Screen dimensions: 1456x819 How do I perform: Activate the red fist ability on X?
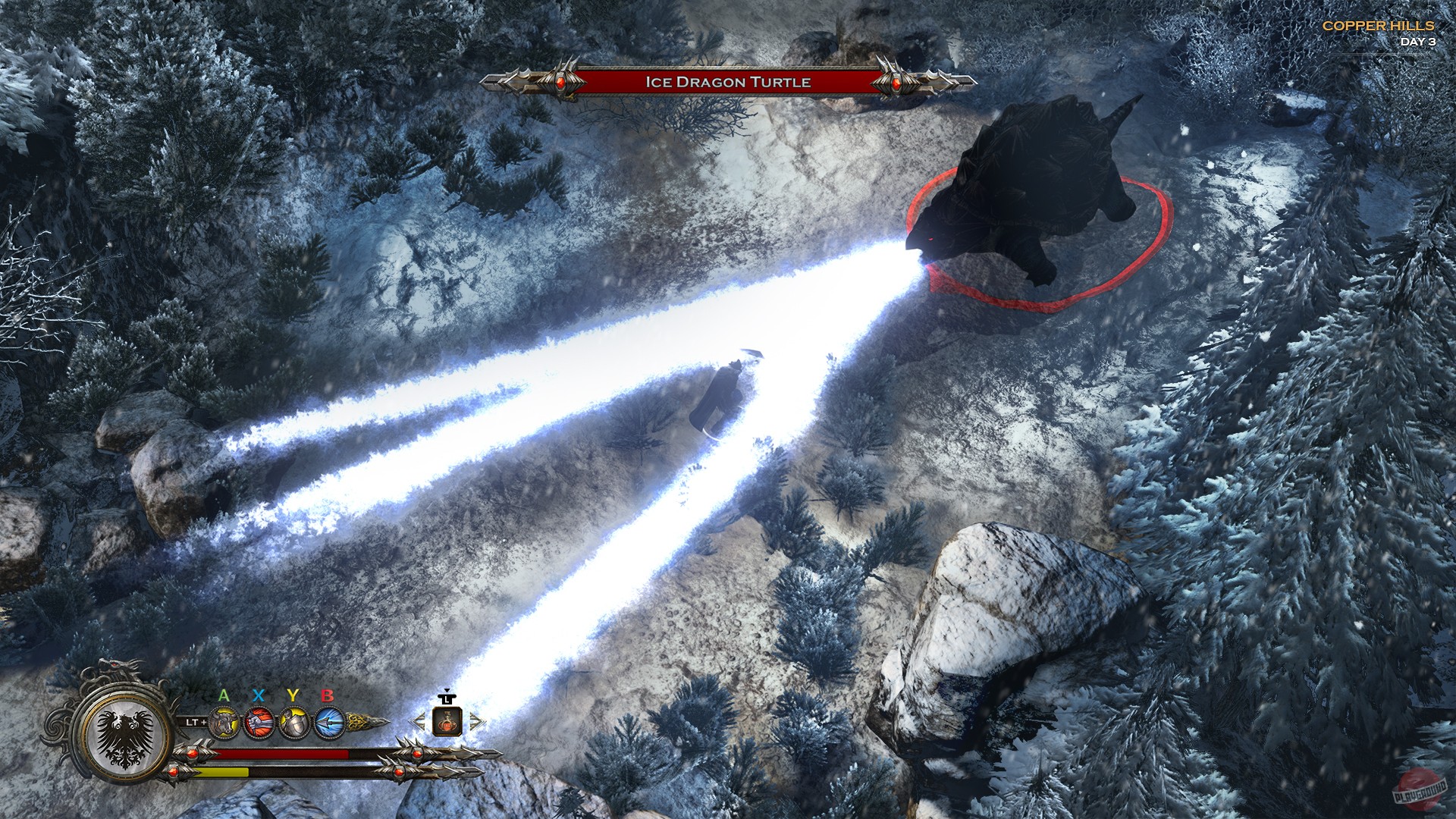tap(257, 723)
